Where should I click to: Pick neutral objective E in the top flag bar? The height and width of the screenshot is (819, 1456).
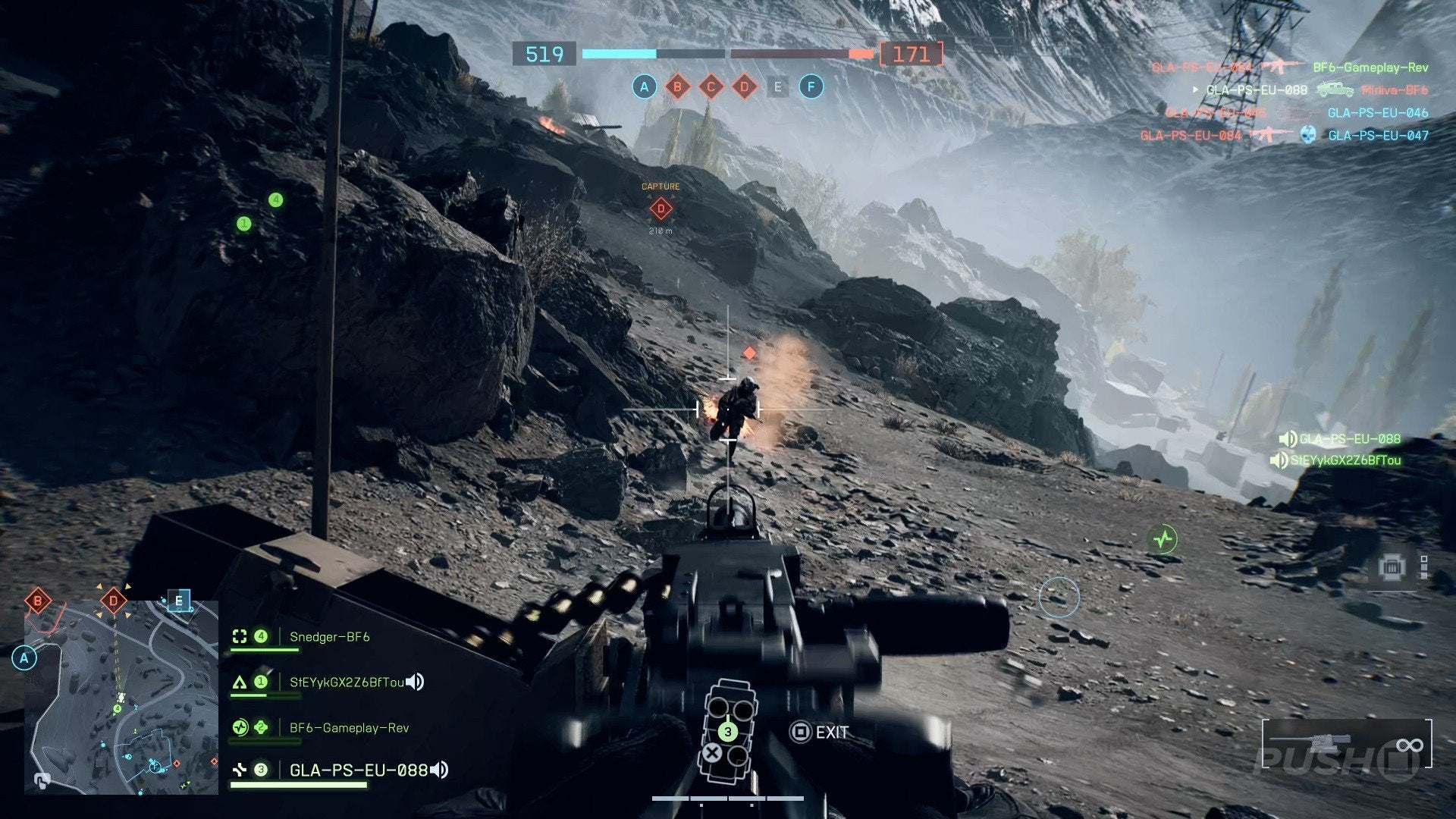click(x=777, y=87)
